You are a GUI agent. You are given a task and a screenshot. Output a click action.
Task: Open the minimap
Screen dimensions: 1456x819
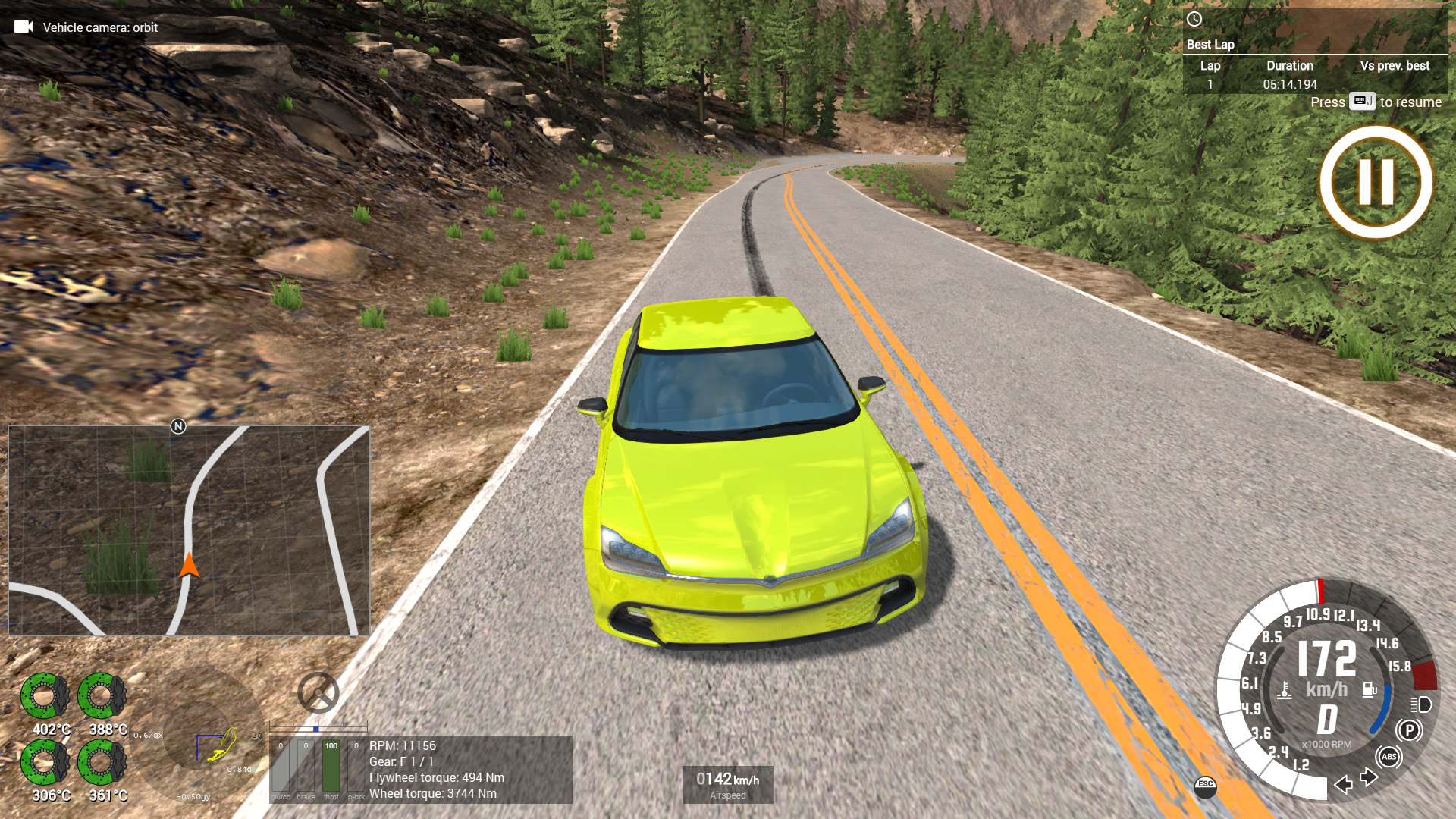pos(189,530)
